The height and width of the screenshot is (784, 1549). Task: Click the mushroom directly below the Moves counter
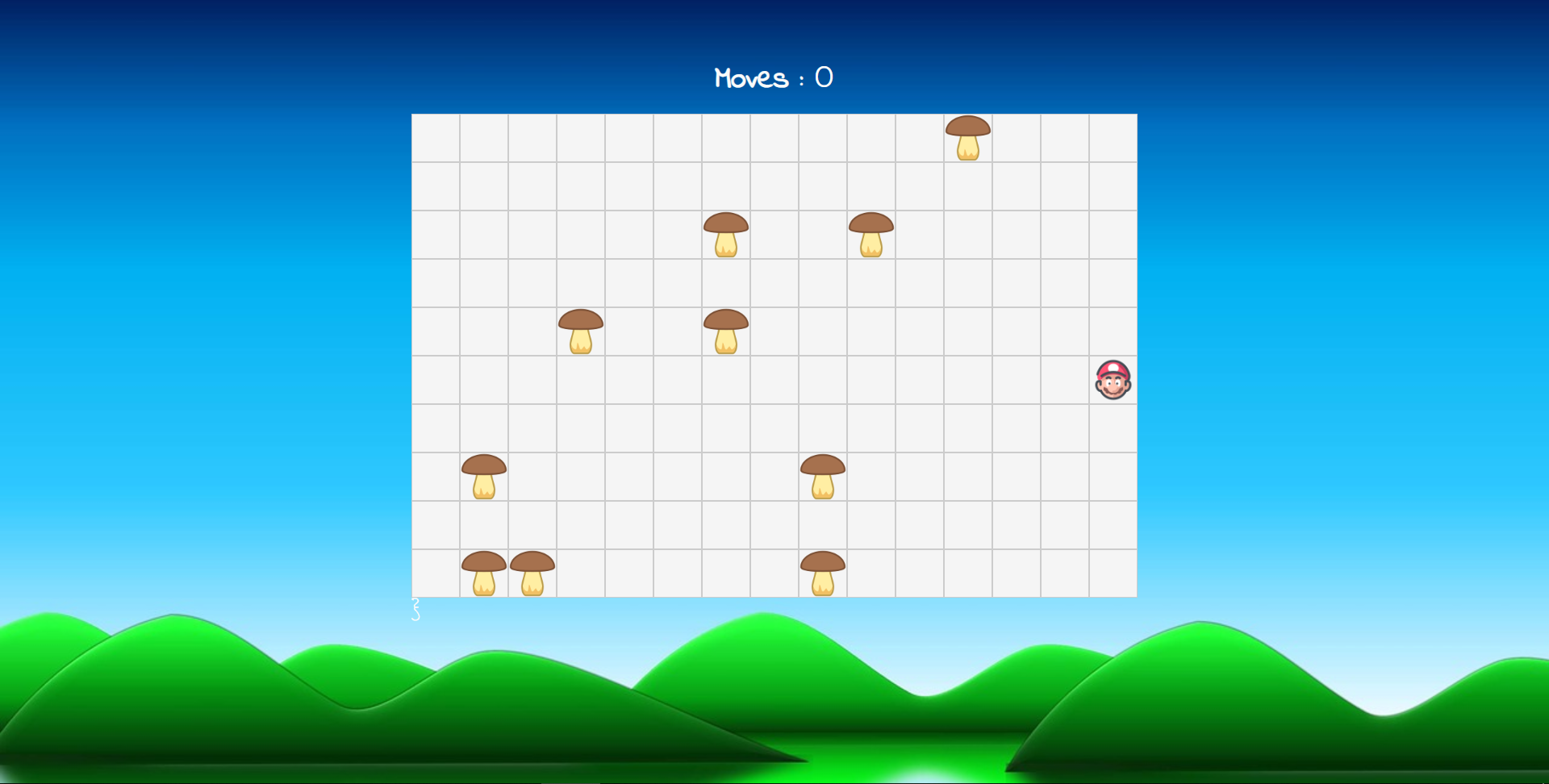point(726,234)
